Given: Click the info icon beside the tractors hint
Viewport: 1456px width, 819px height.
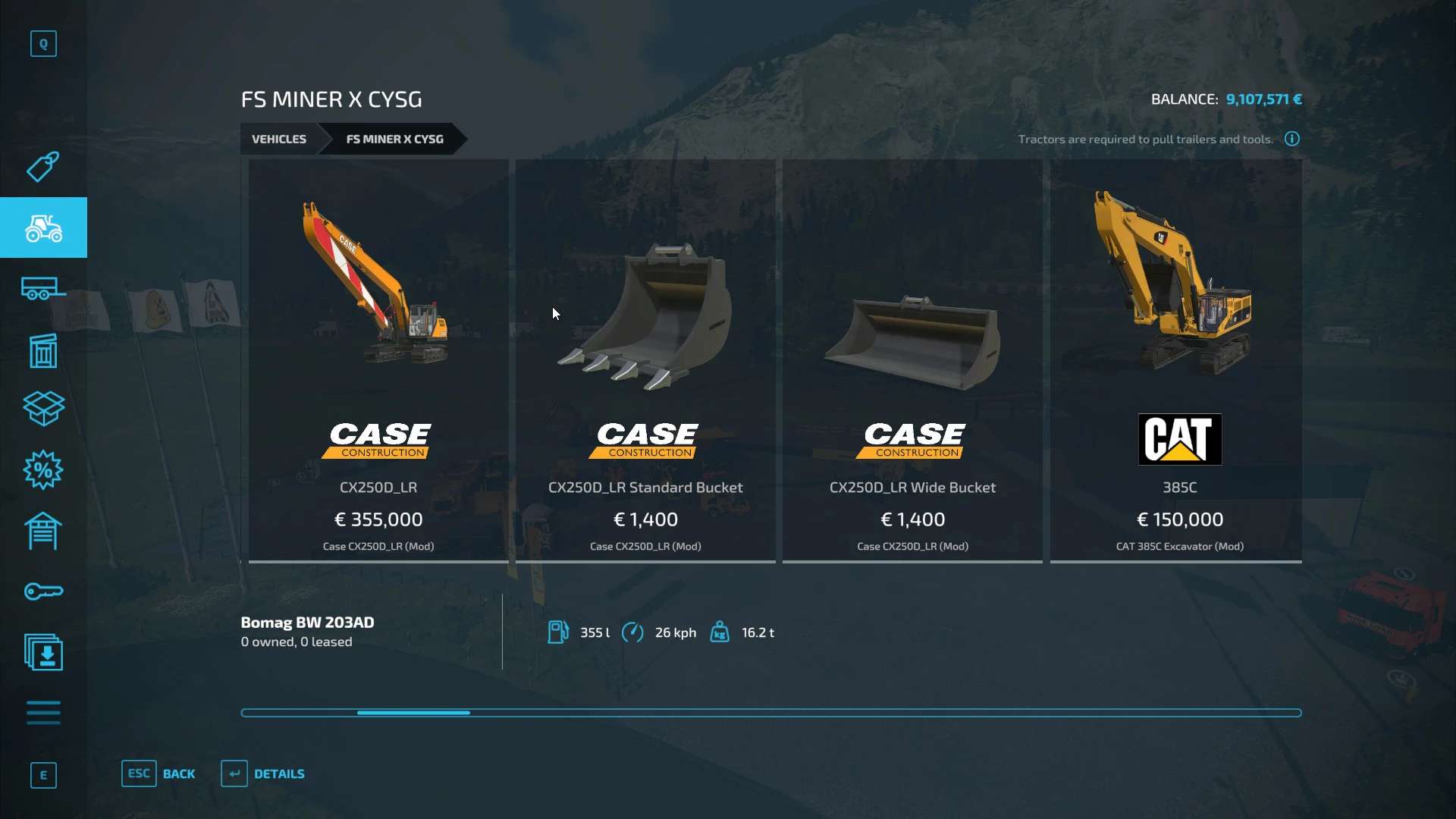Looking at the screenshot, I should 1291,139.
